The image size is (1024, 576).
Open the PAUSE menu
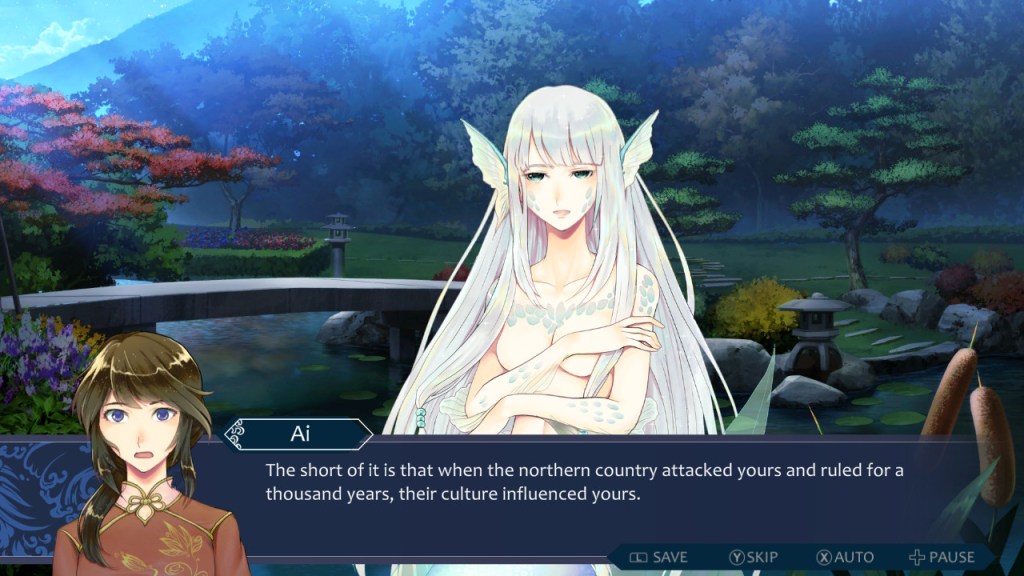941,557
